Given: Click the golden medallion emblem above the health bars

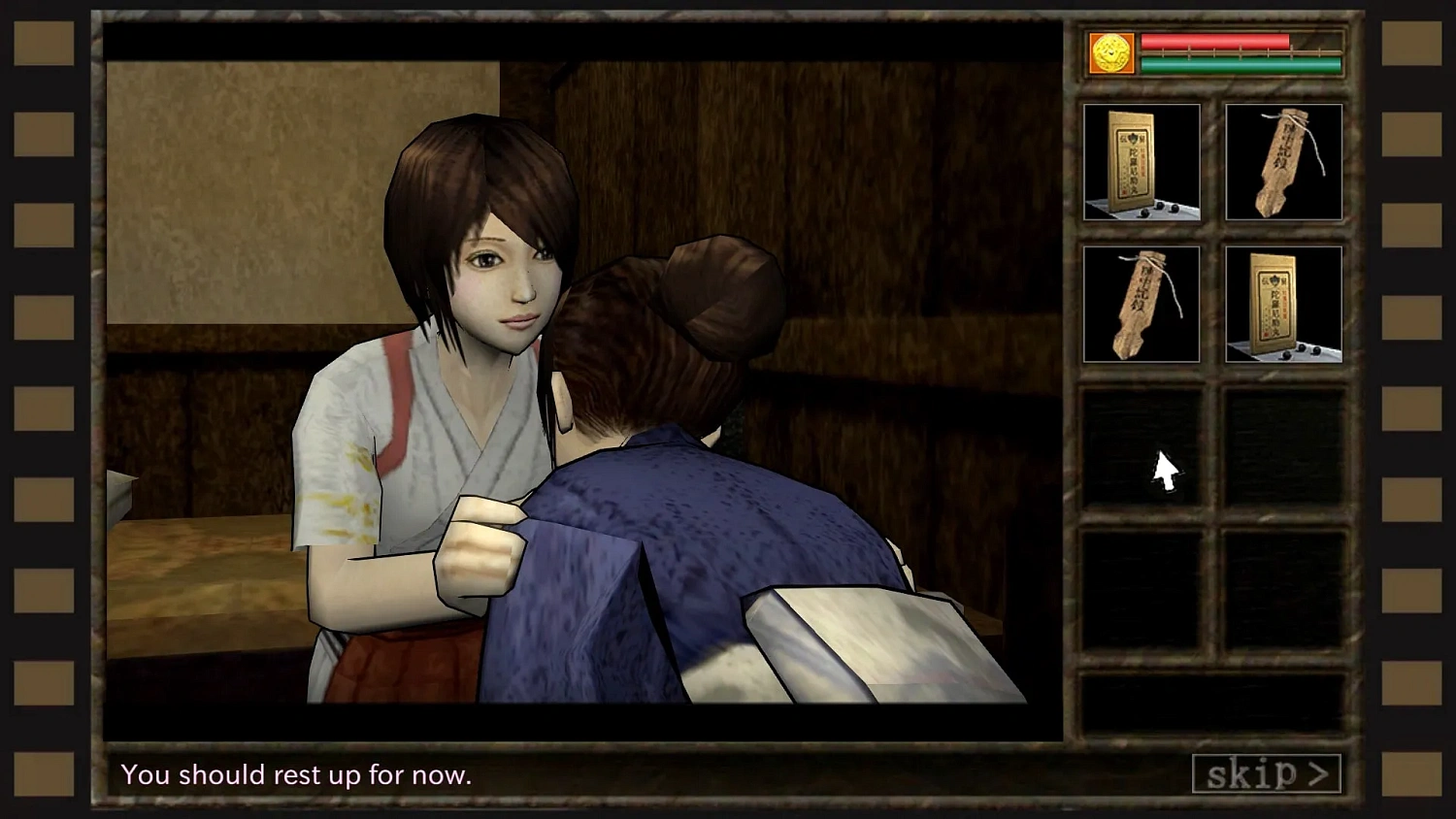Looking at the screenshot, I should [x=1109, y=55].
